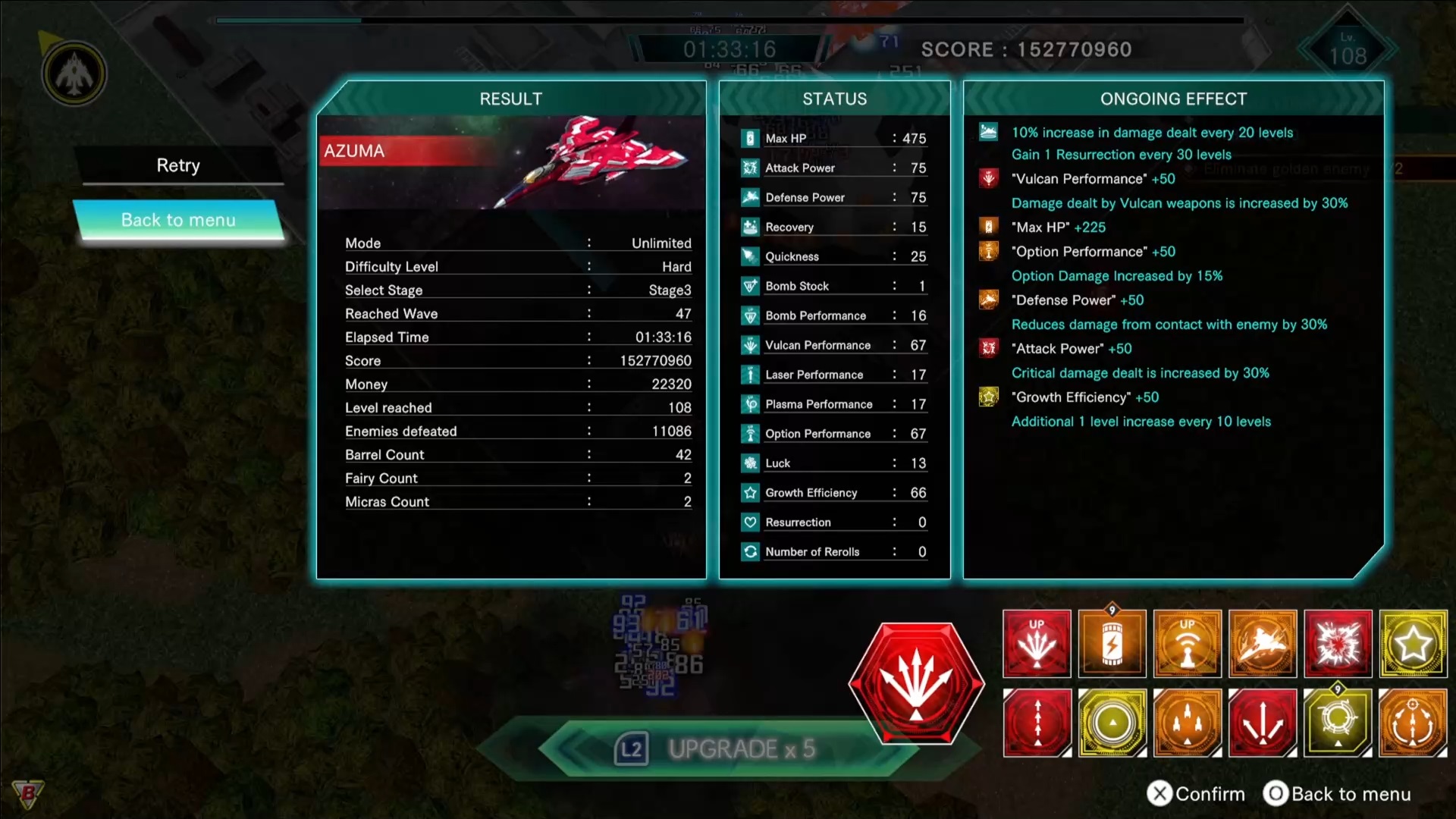Click the ship emblem icon at top left
Viewport: 1456px width, 819px height.
pos(74,74)
